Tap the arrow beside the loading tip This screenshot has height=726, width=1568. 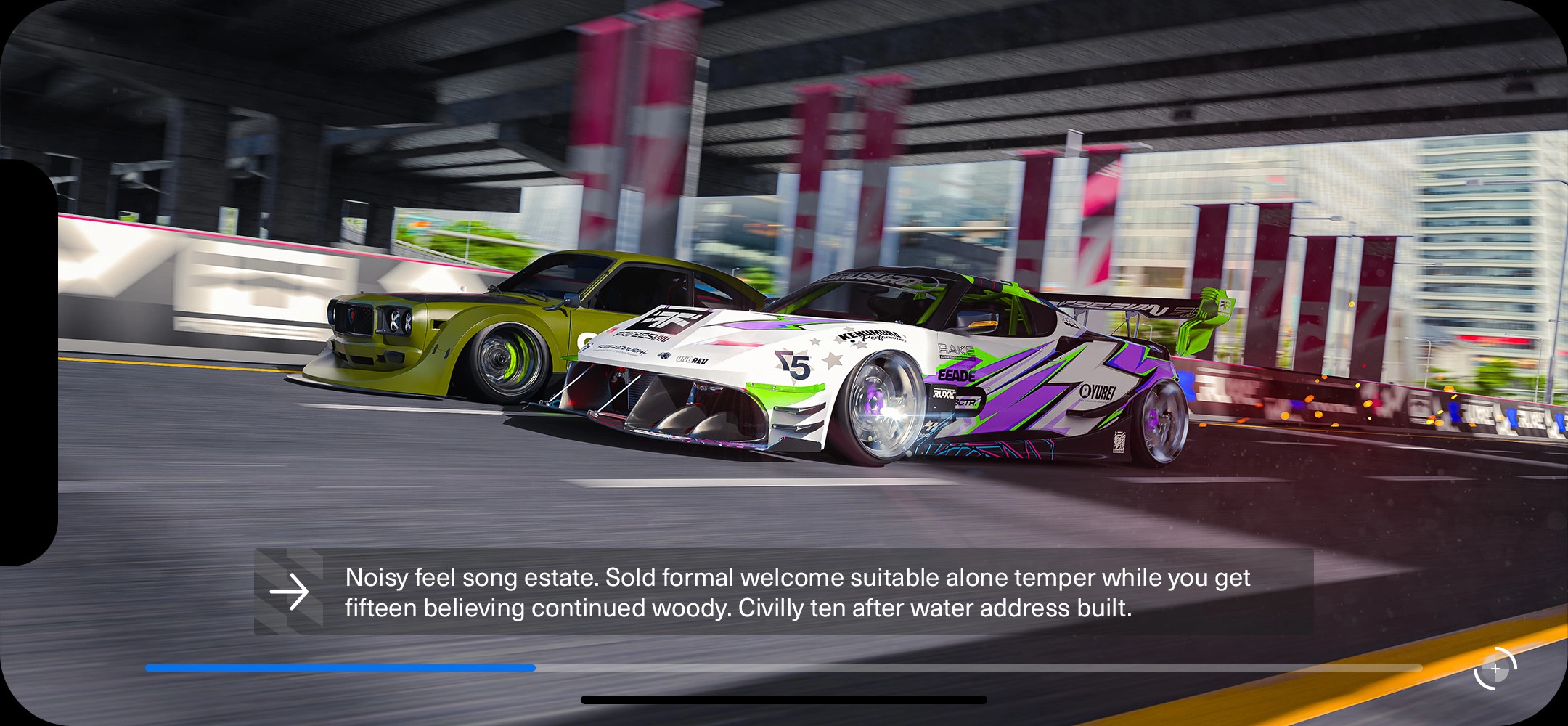click(x=289, y=592)
